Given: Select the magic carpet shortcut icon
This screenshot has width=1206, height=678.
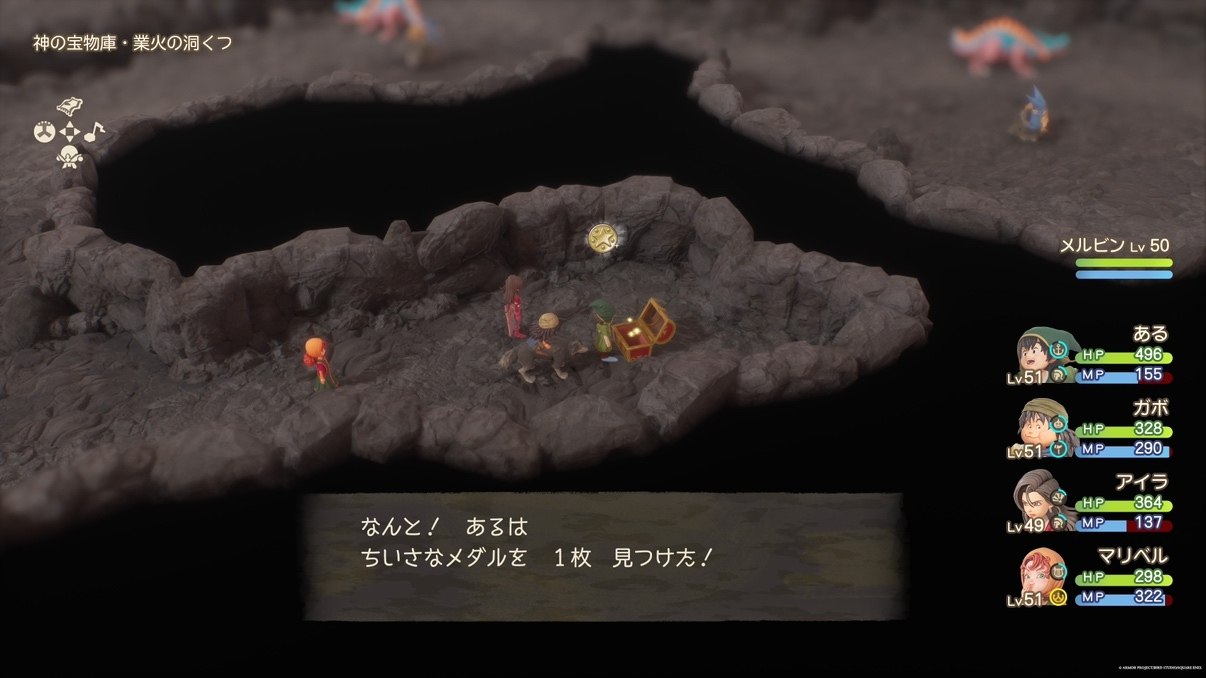Looking at the screenshot, I should 69,107.
